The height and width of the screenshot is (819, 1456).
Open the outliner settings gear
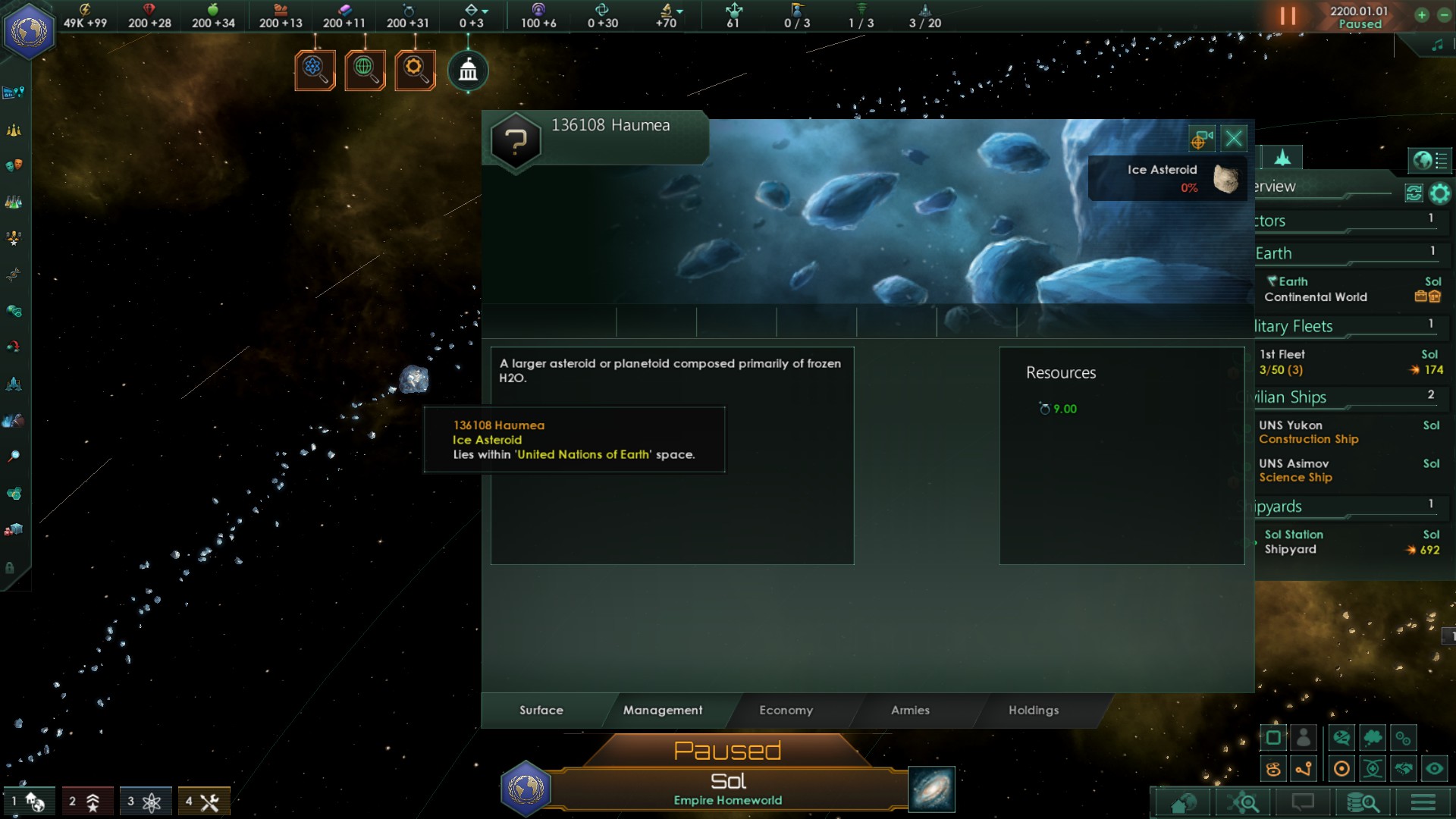coord(1439,193)
